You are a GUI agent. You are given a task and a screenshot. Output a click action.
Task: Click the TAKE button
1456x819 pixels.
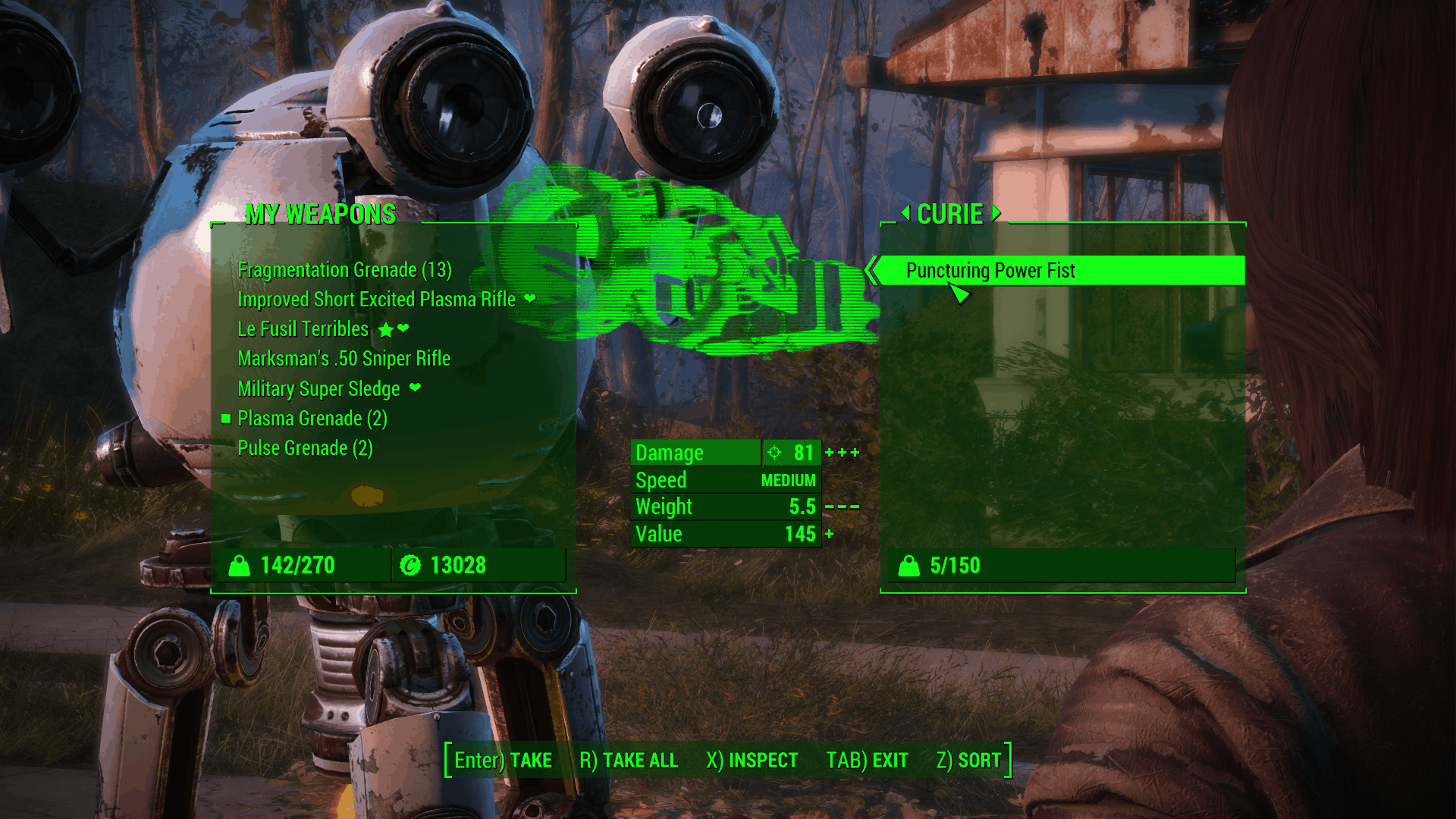pyautogui.click(x=503, y=760)
